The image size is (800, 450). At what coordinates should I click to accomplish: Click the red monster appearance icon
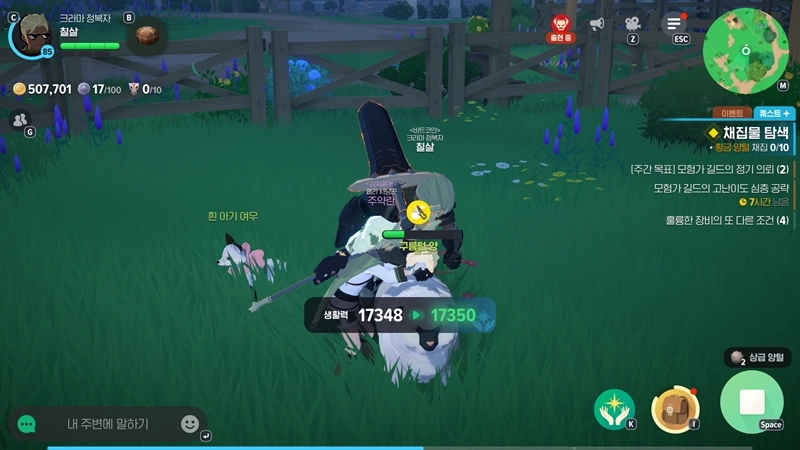[561, 23]
